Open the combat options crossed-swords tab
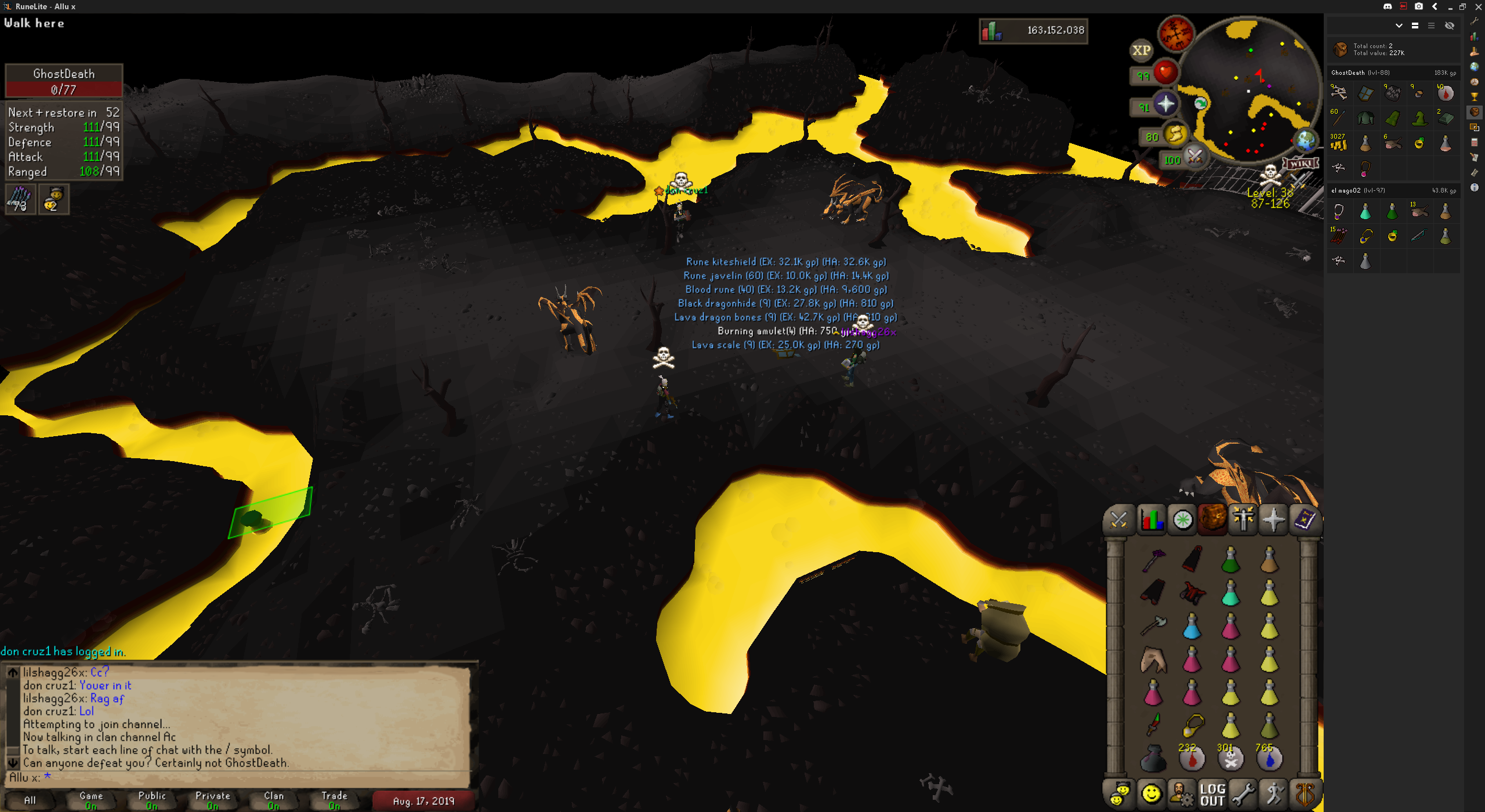This screenshot has width=1485, height=812. [x=1118, y=519]
